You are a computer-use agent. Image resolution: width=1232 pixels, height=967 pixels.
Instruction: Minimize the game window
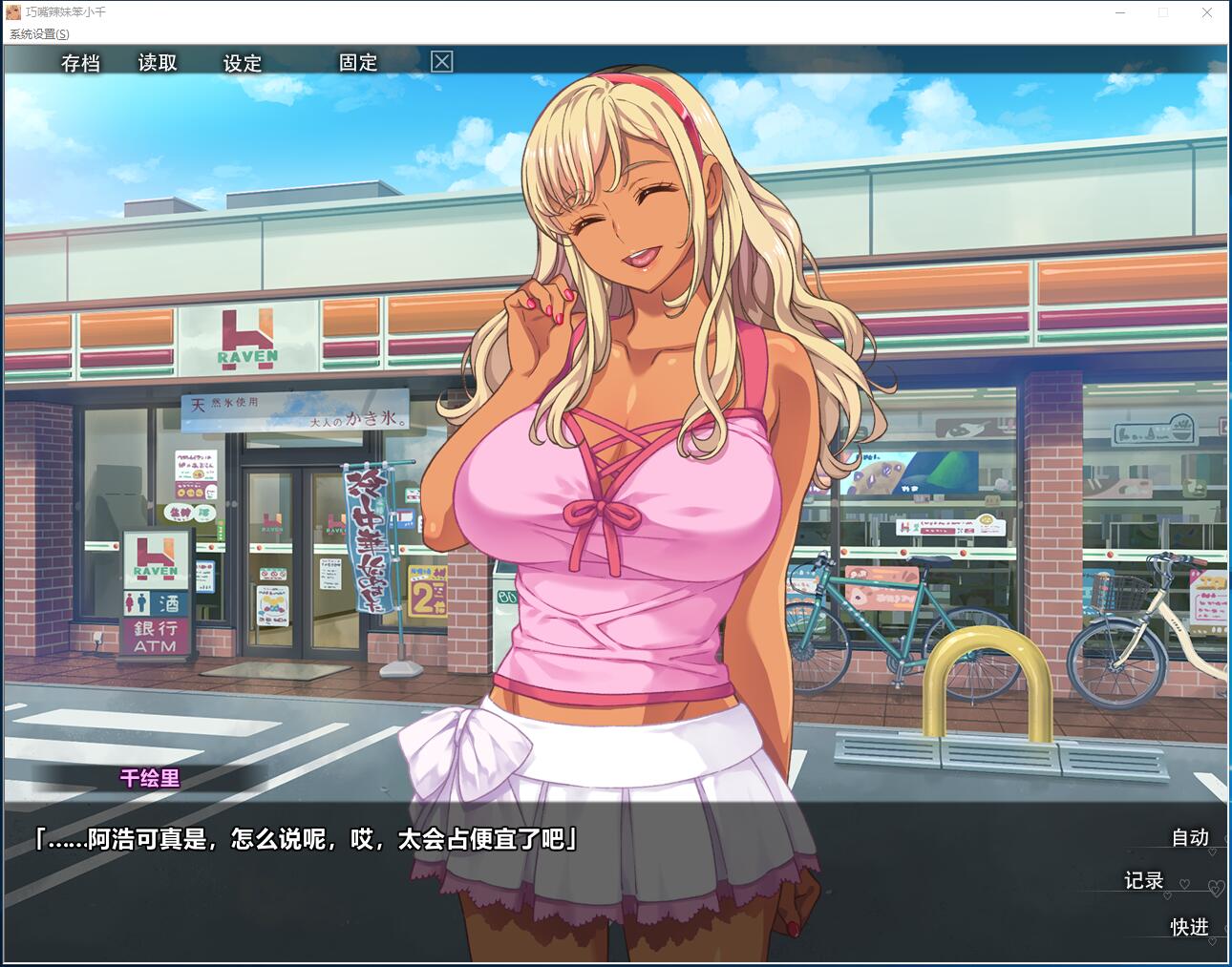click(1120, 12)
